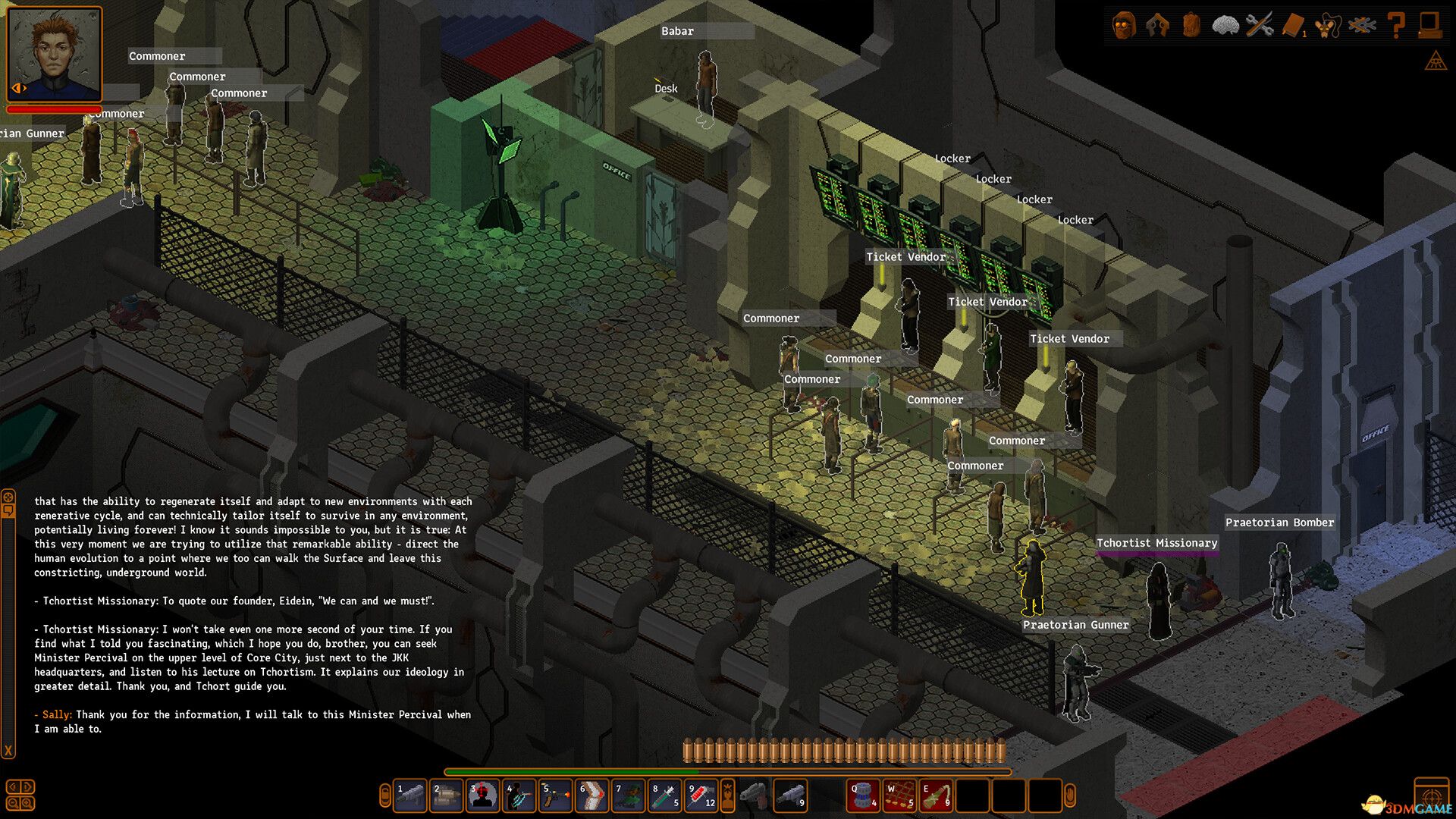
Task: Click Sally's character portrait
Action: click(53, 53)
